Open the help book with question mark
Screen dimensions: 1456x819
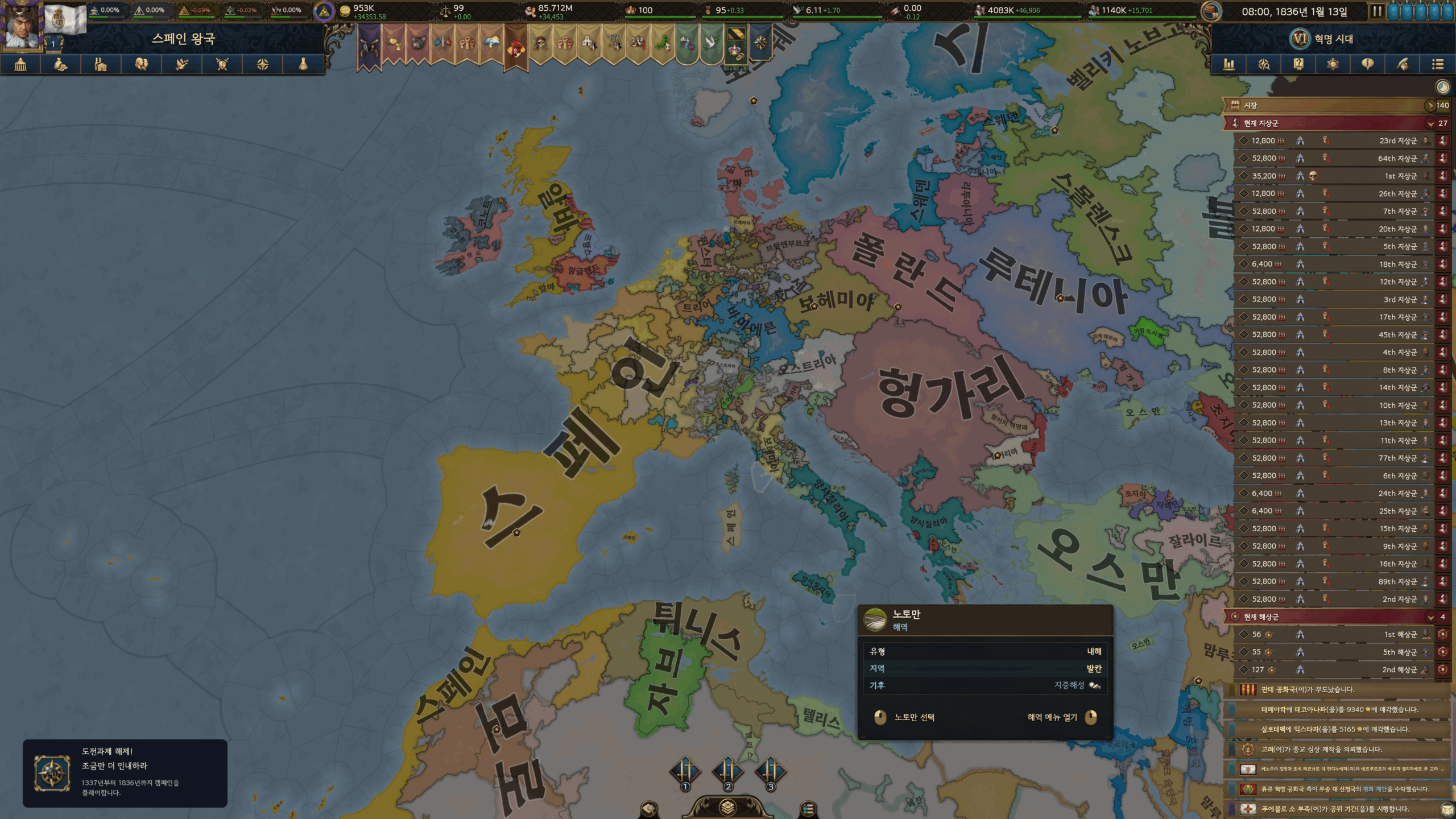click(1298, 64)
